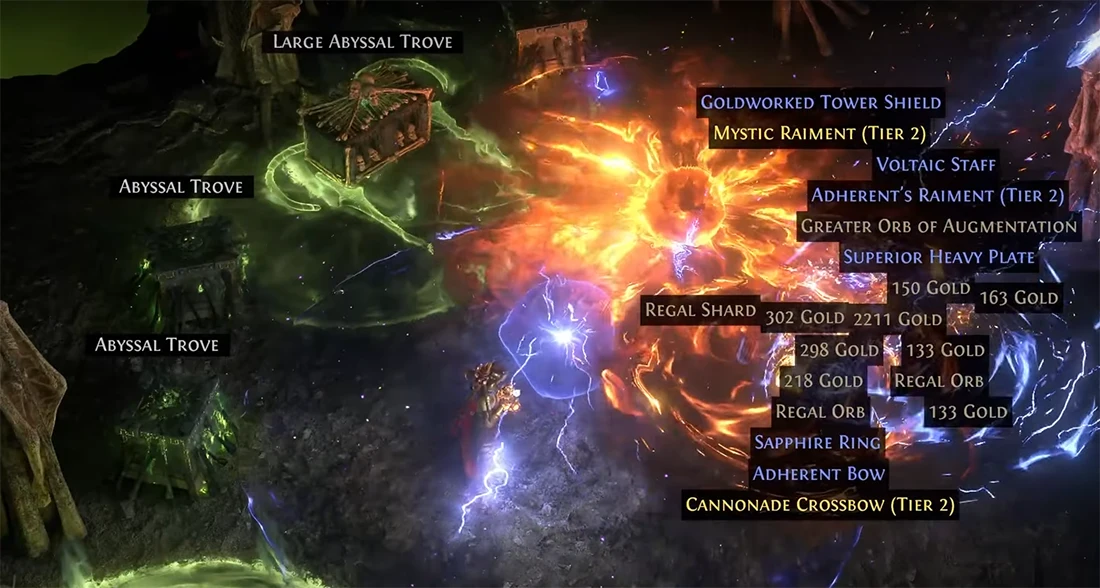Select the Adherent's Raiment (Tier 2) label
Screen dimensions: 1100x588
click(937, 196)
